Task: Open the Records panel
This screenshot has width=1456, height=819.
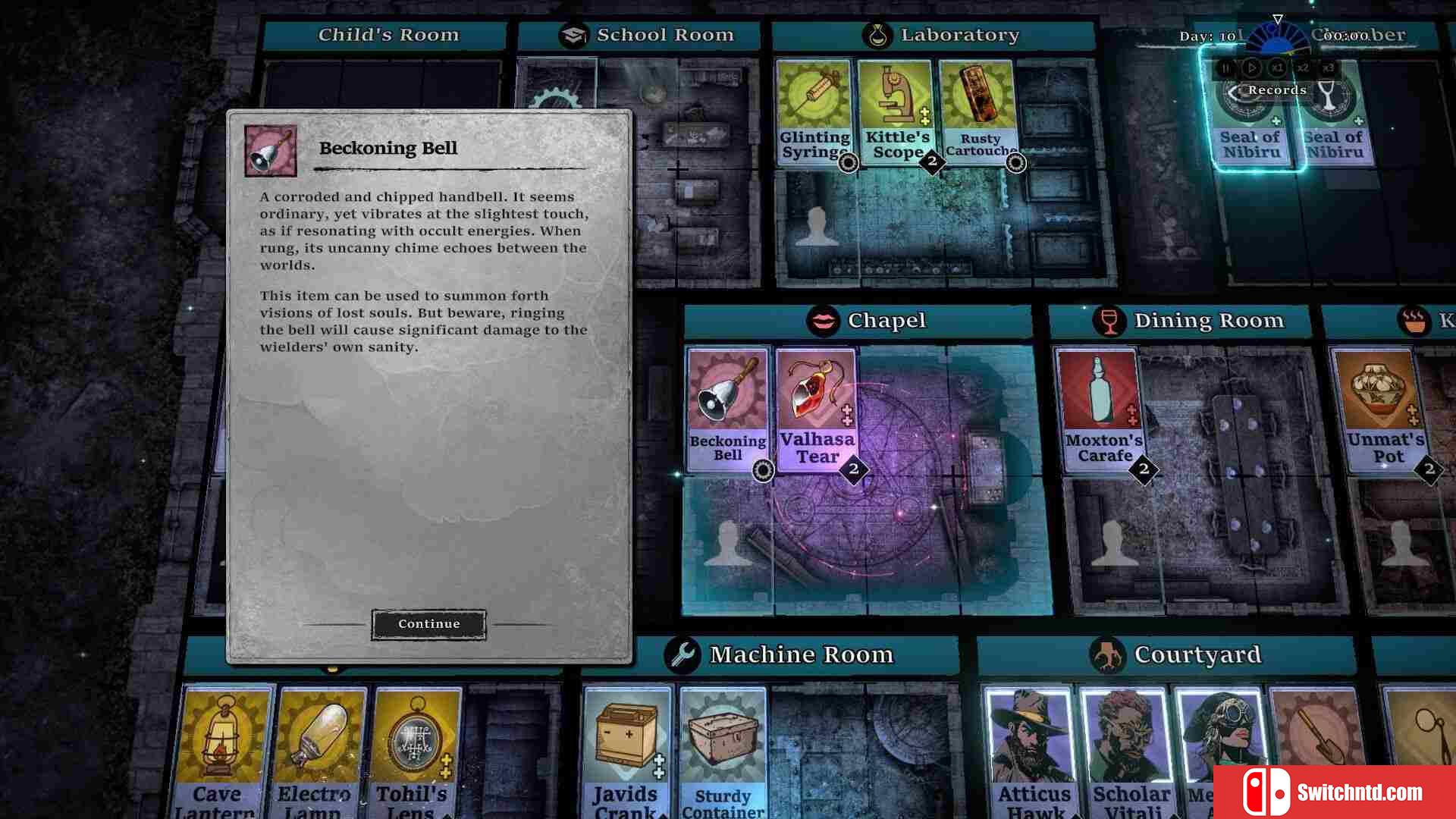Action: 1270,90
